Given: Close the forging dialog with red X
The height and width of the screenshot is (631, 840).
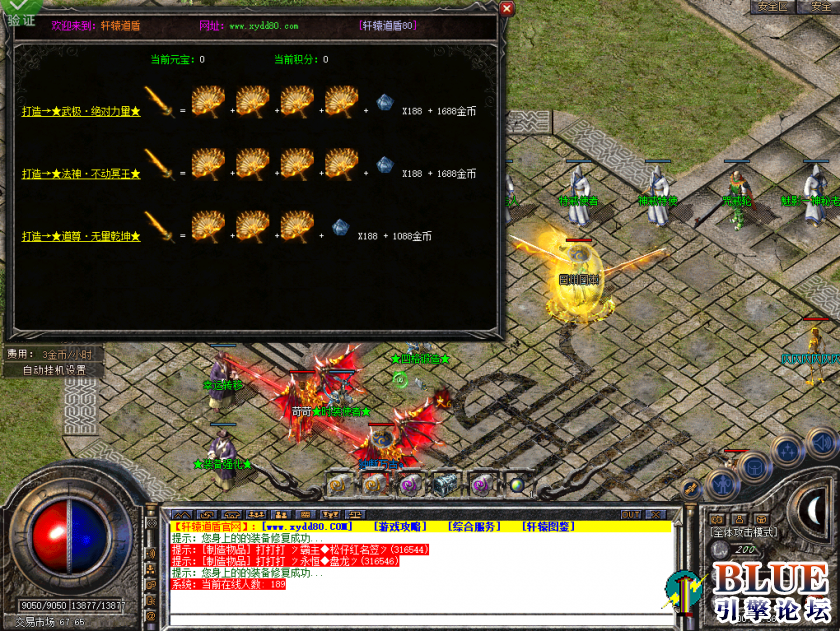Looking at the screenshot, I should tap(506, 9).
